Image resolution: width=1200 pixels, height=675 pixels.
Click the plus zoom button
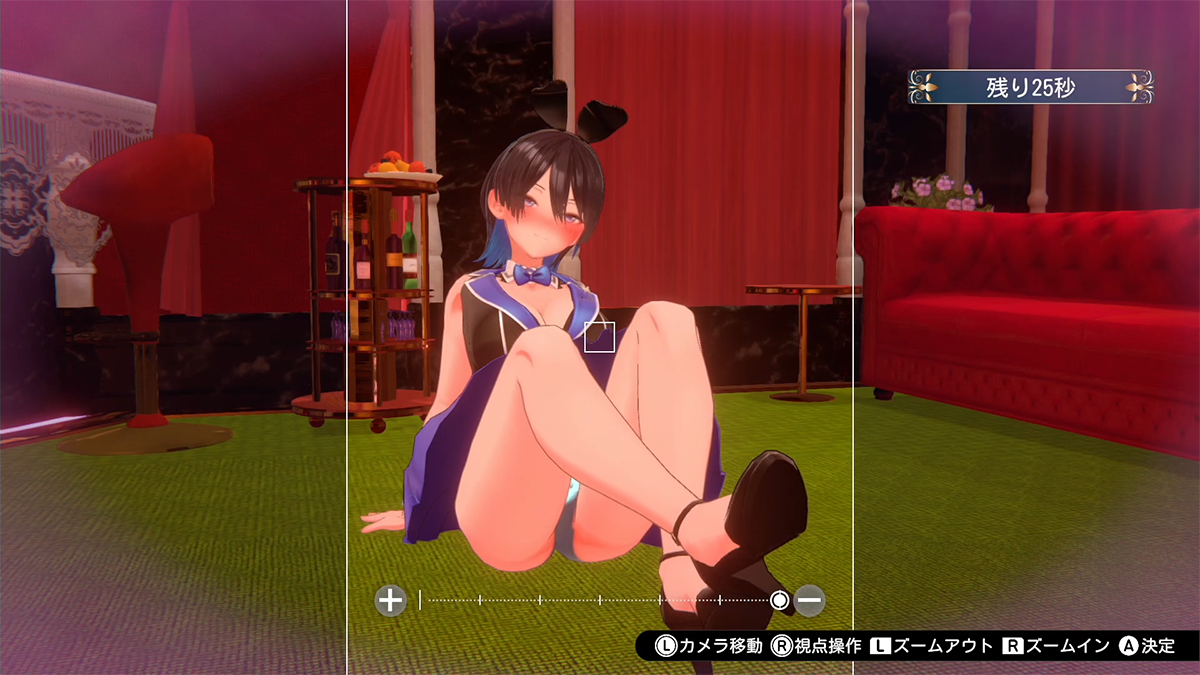coord(390,600)
